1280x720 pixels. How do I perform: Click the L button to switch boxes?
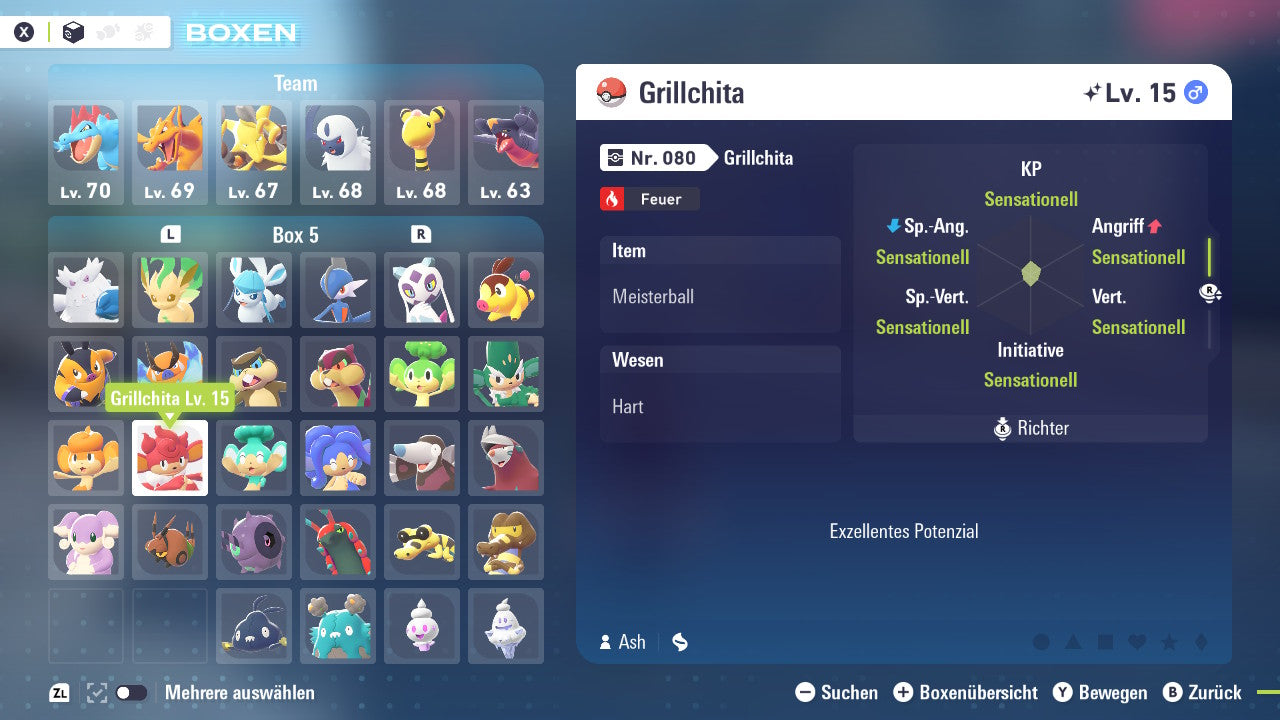[172, 235]
